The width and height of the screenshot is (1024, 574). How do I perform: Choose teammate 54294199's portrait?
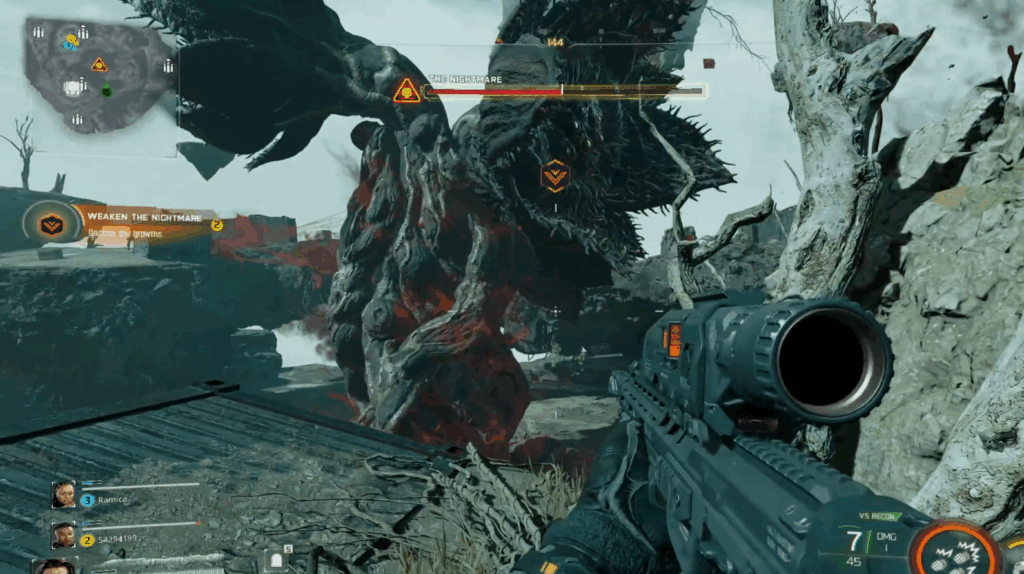tap(63, 536)
